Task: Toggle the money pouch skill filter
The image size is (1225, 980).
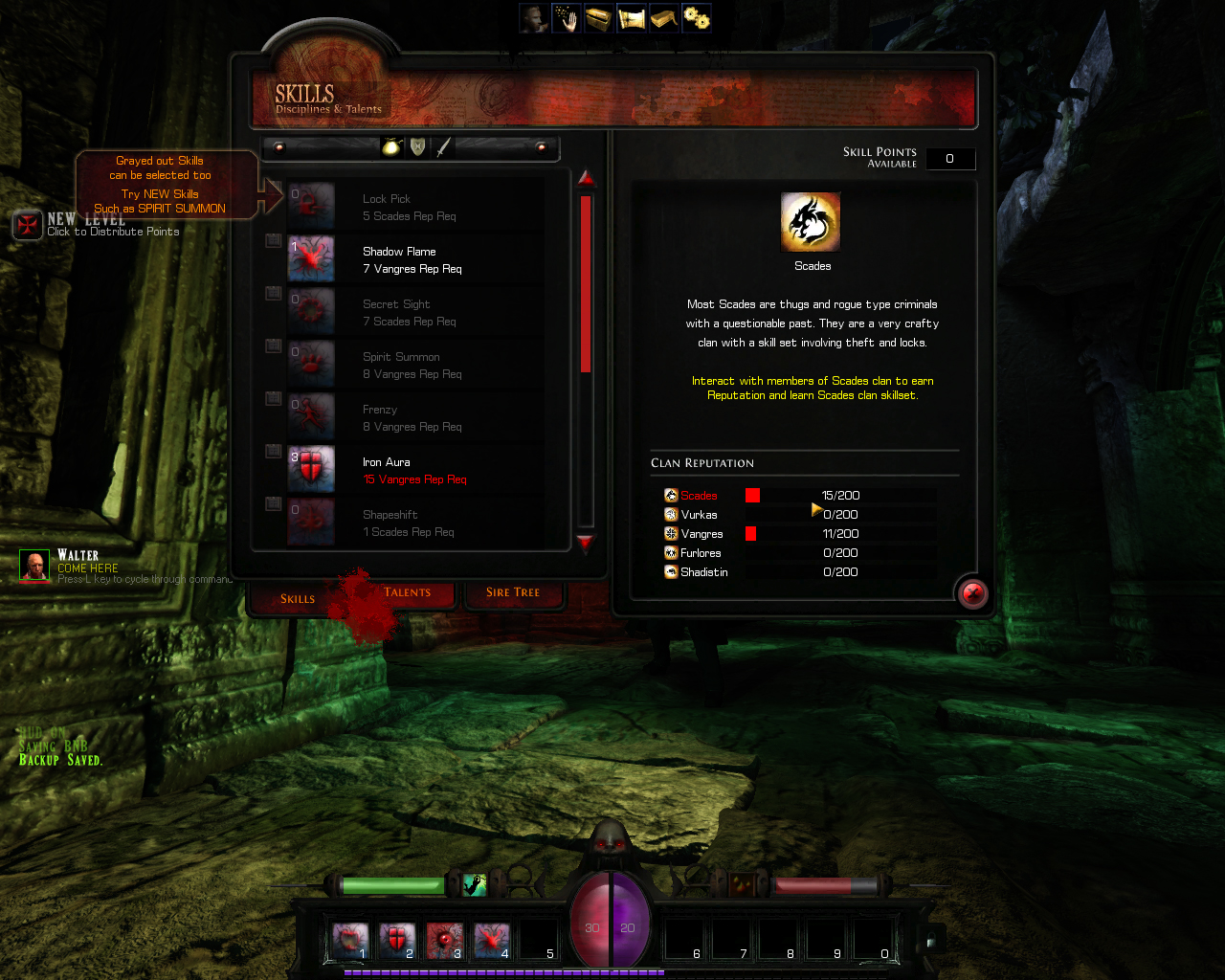Action: click(391, 147)
